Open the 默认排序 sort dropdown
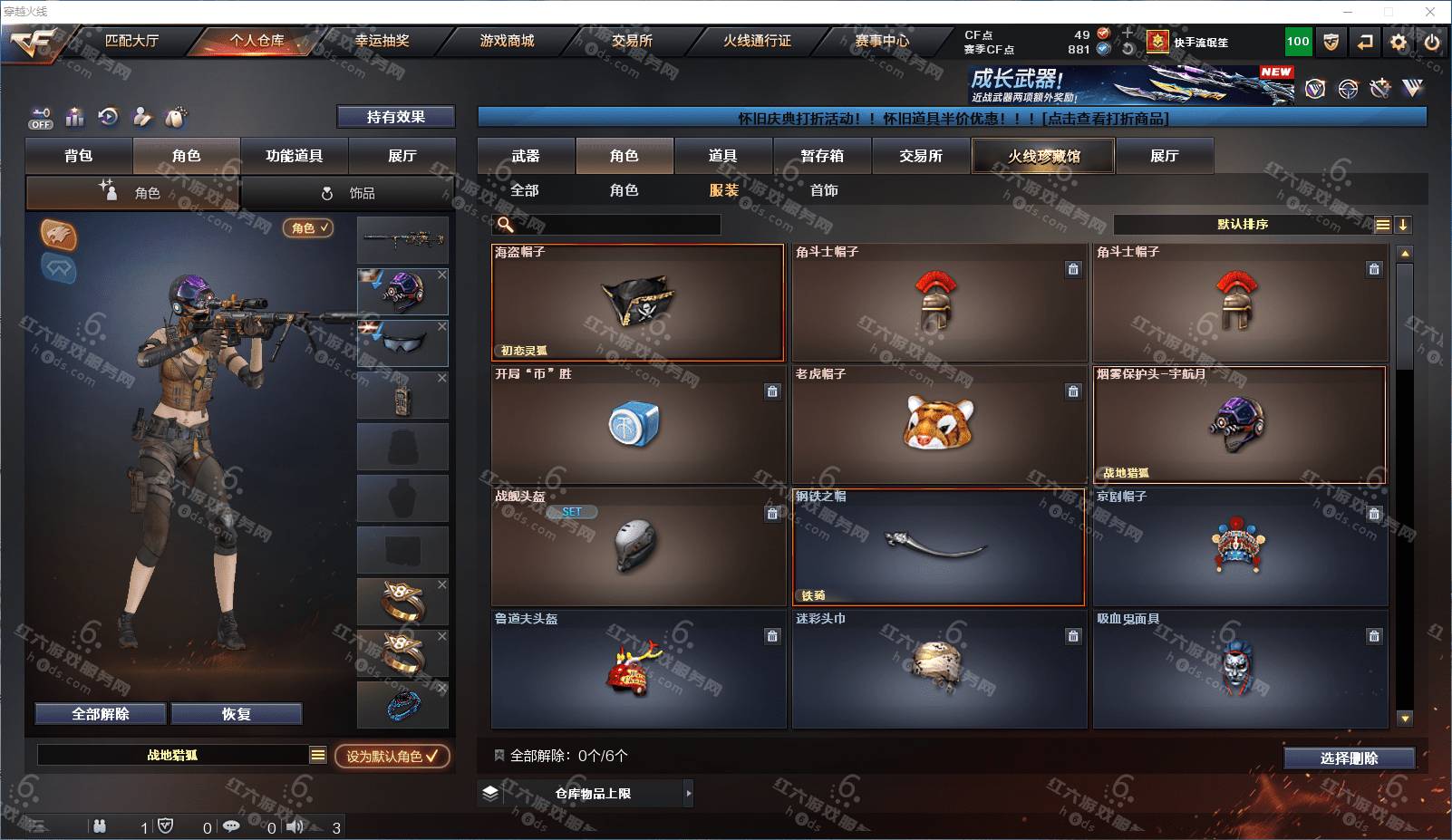Viewport: 1452px width, 840px height. [1243, 225]
